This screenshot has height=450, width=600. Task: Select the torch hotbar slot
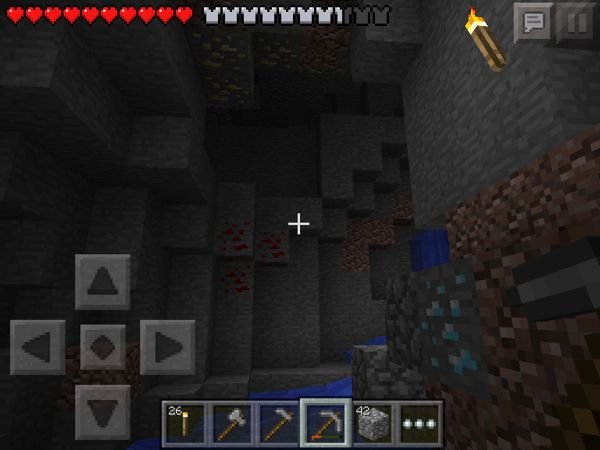tap(184, 424)
